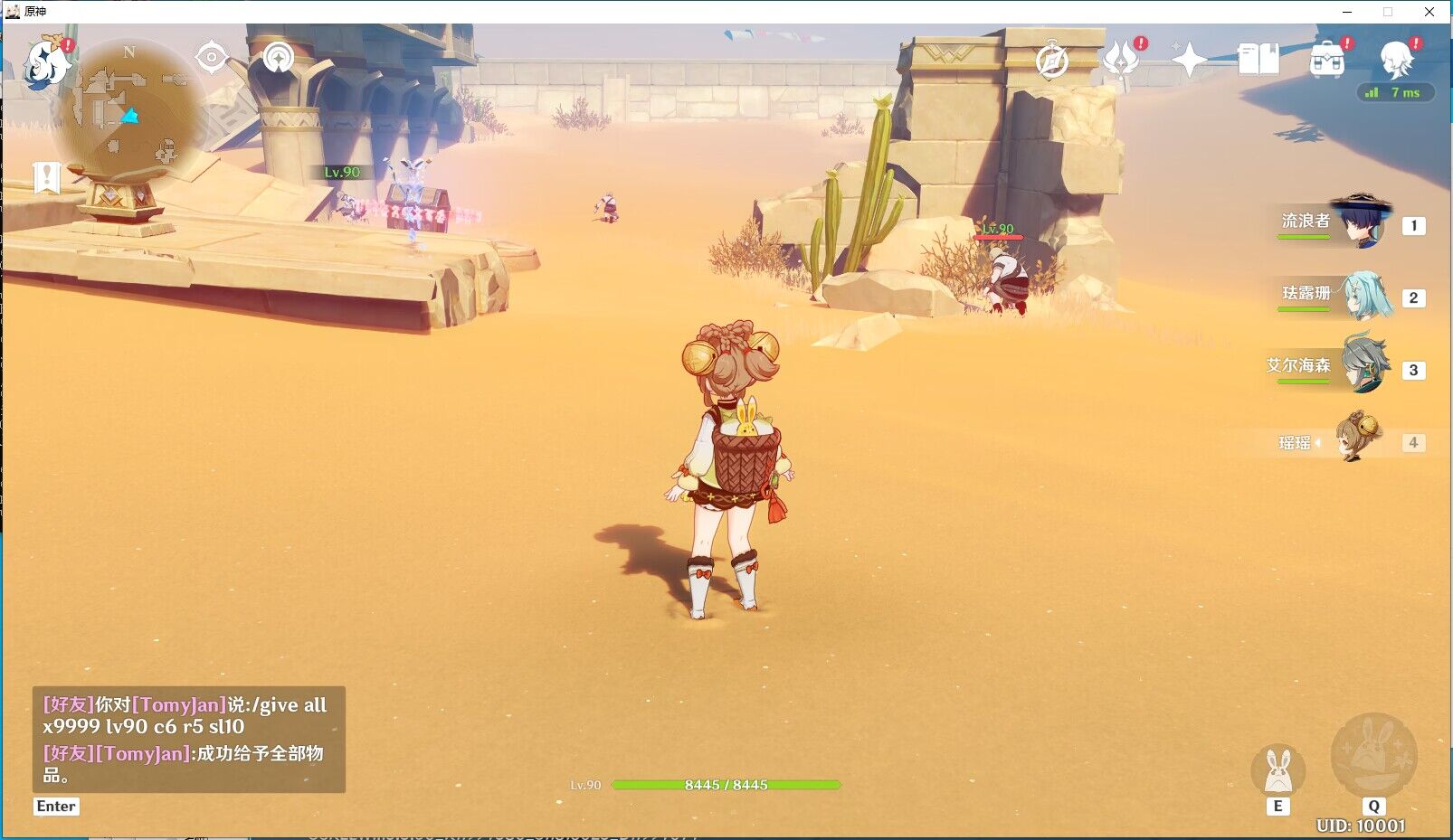Image resolution: width=1453 pixels, height=840 pixels.
Task: Activate the Elemental Burst ability icon
Action: pos(1373,756)
